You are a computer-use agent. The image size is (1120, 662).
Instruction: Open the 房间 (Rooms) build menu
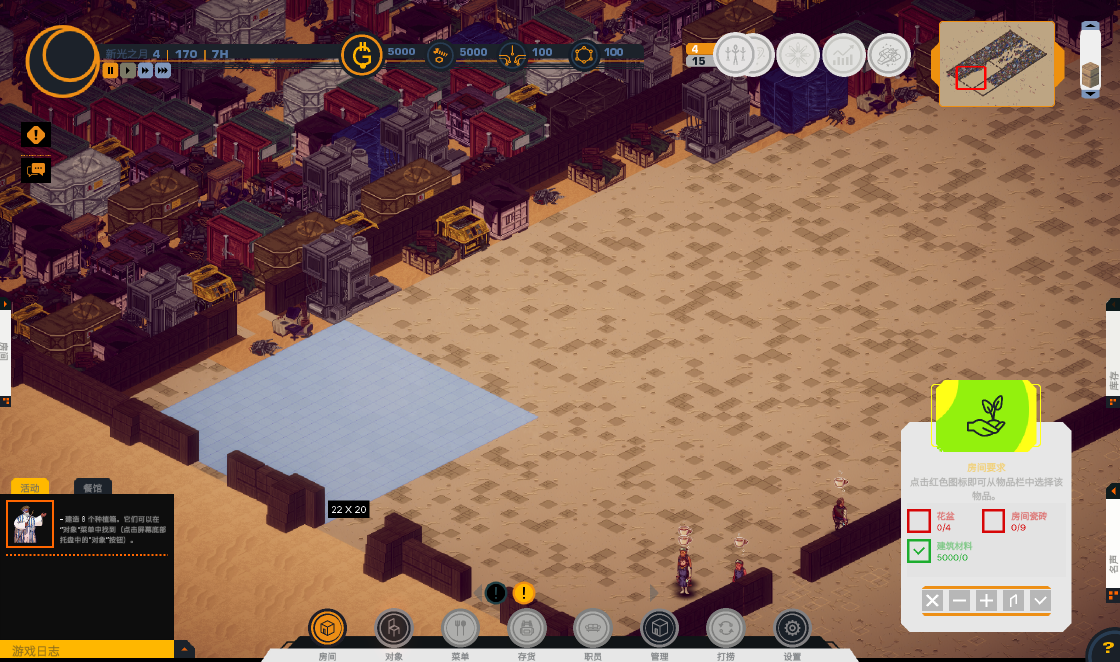[327, 628]
